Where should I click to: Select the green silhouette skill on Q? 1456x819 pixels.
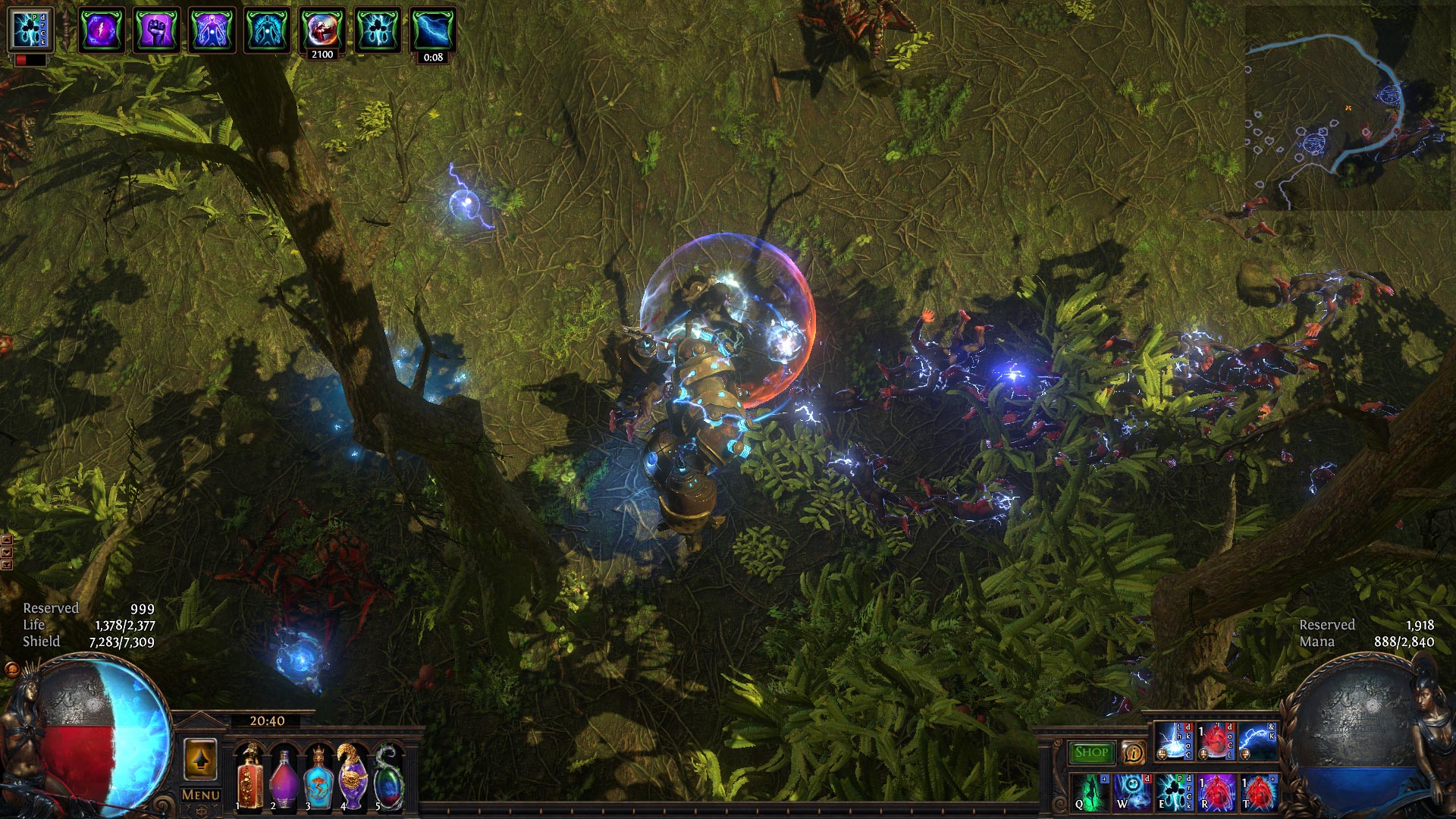tap(1090, 792)
